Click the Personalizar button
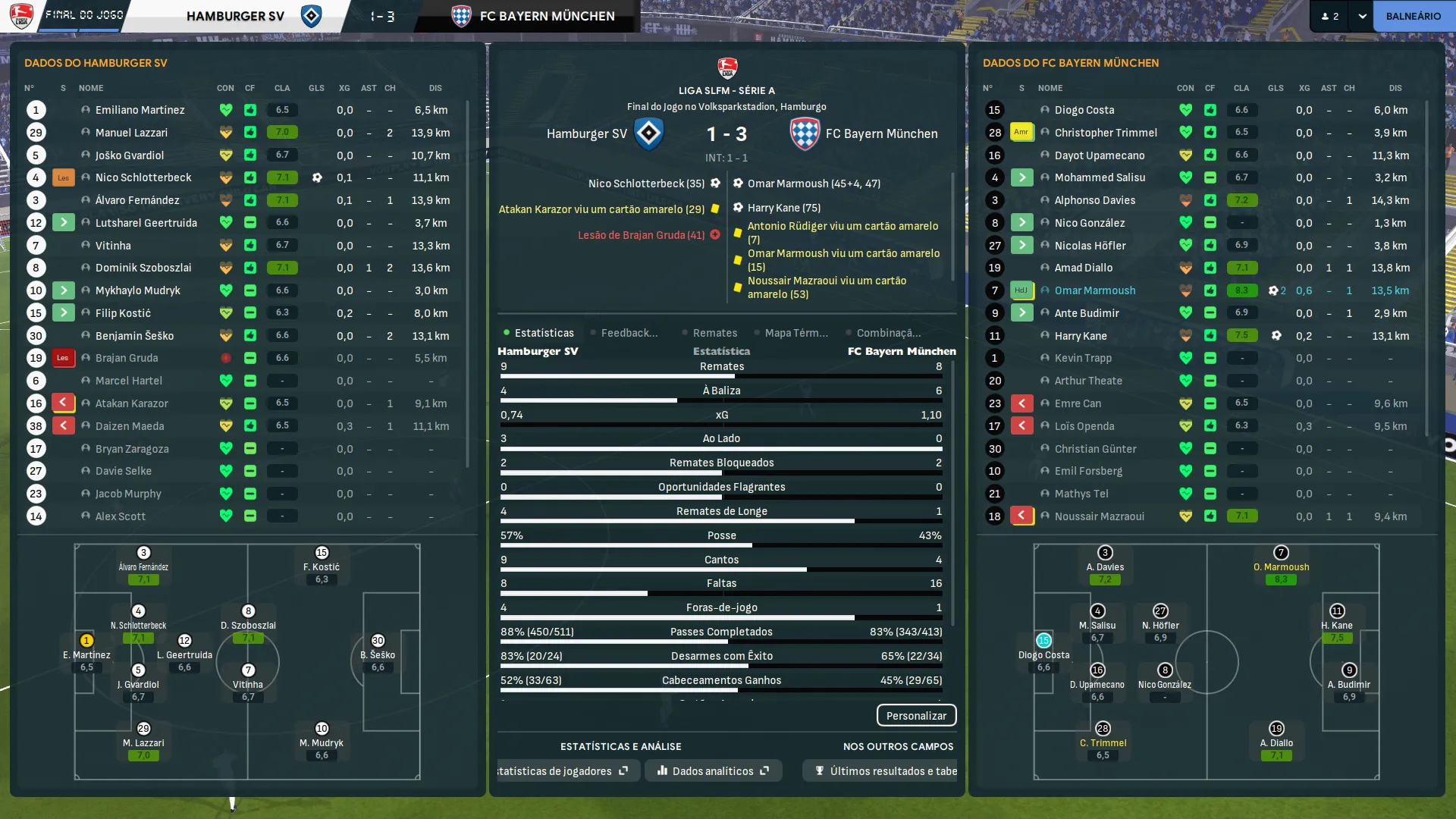The width and height of the screenshot is (1456, 819). pyautogui.click(x=916, y=716)
